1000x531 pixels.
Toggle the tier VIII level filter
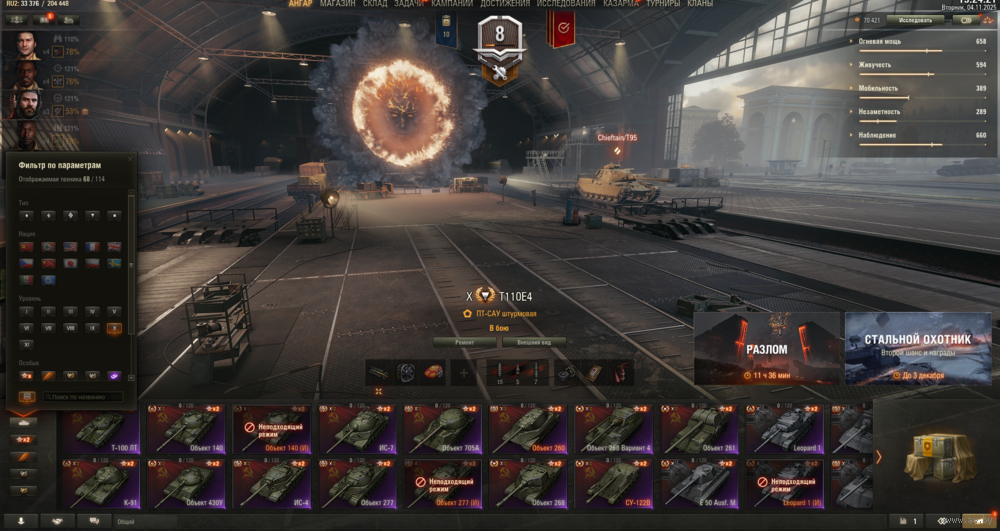[x=70, y=328]
